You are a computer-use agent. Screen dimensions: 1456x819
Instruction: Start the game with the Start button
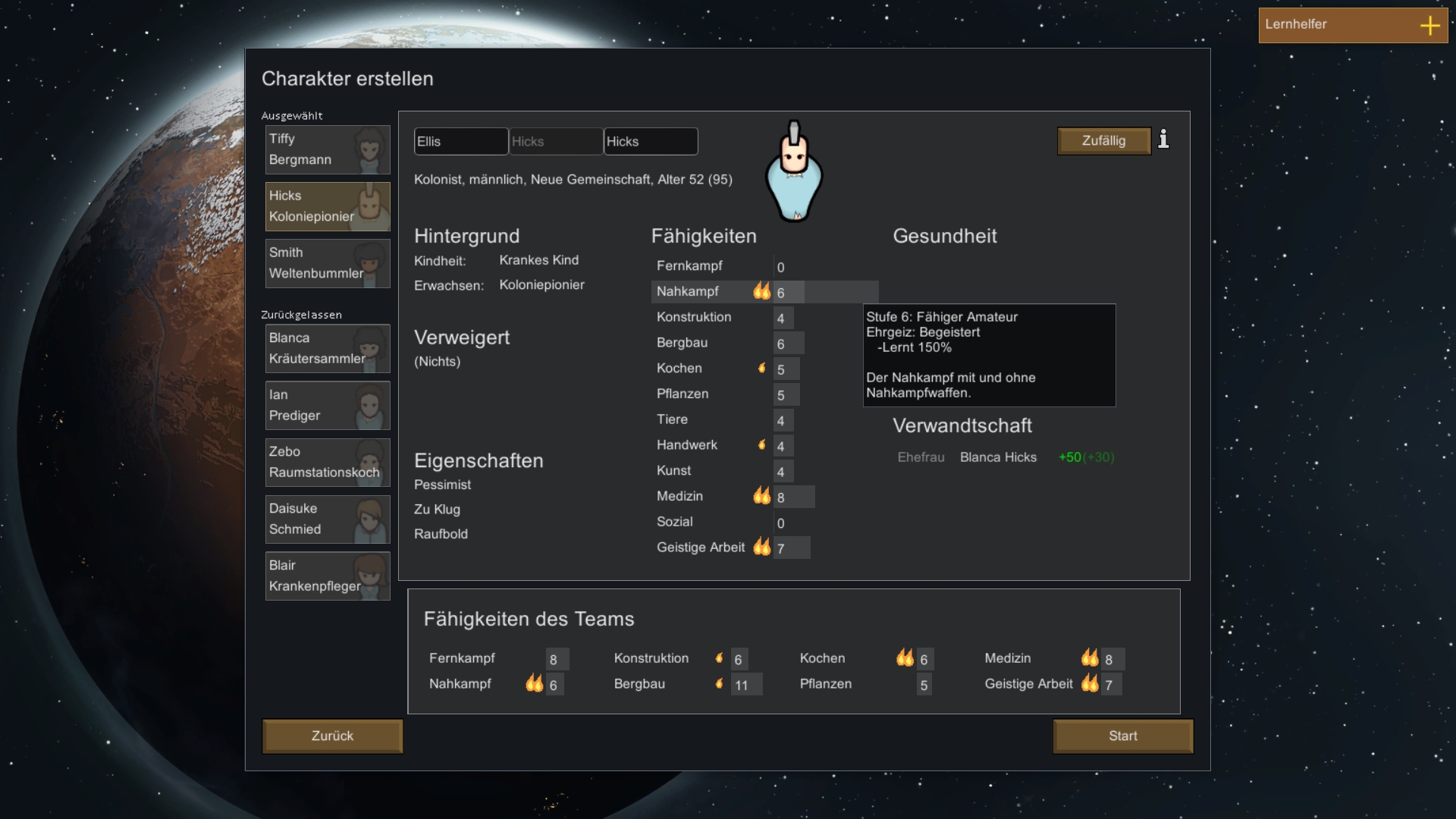pyautogui.click(x=1122, y=736)
